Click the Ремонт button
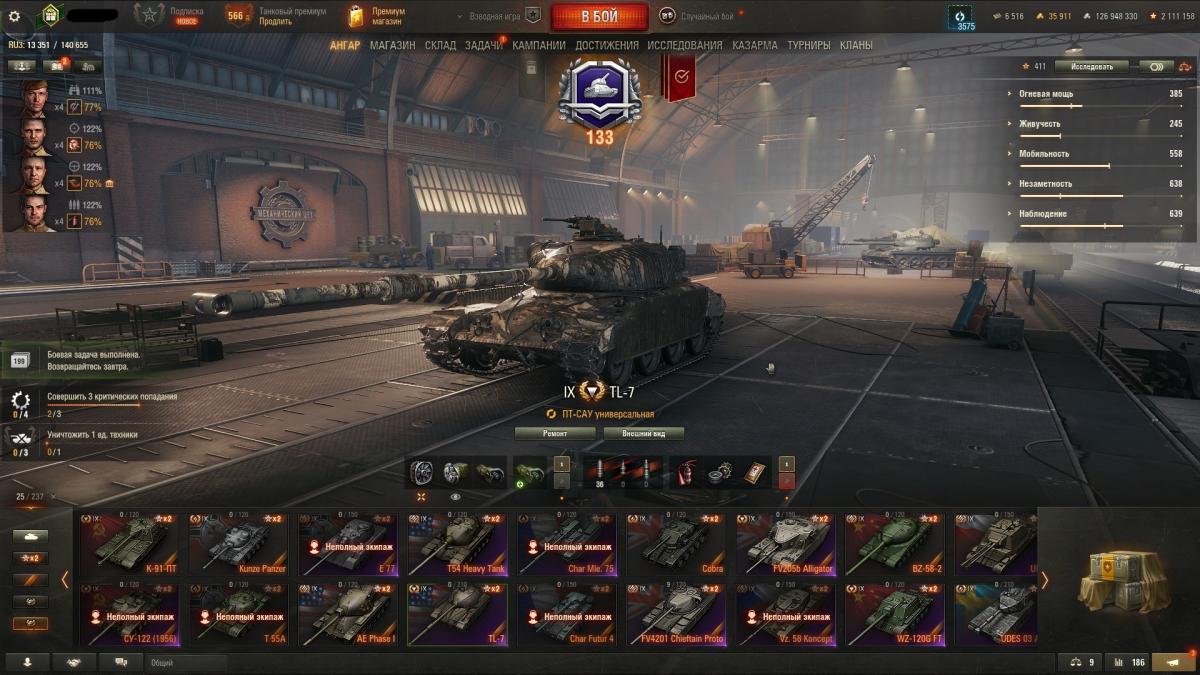This screenshot has width=1200, height=675. 555,434
